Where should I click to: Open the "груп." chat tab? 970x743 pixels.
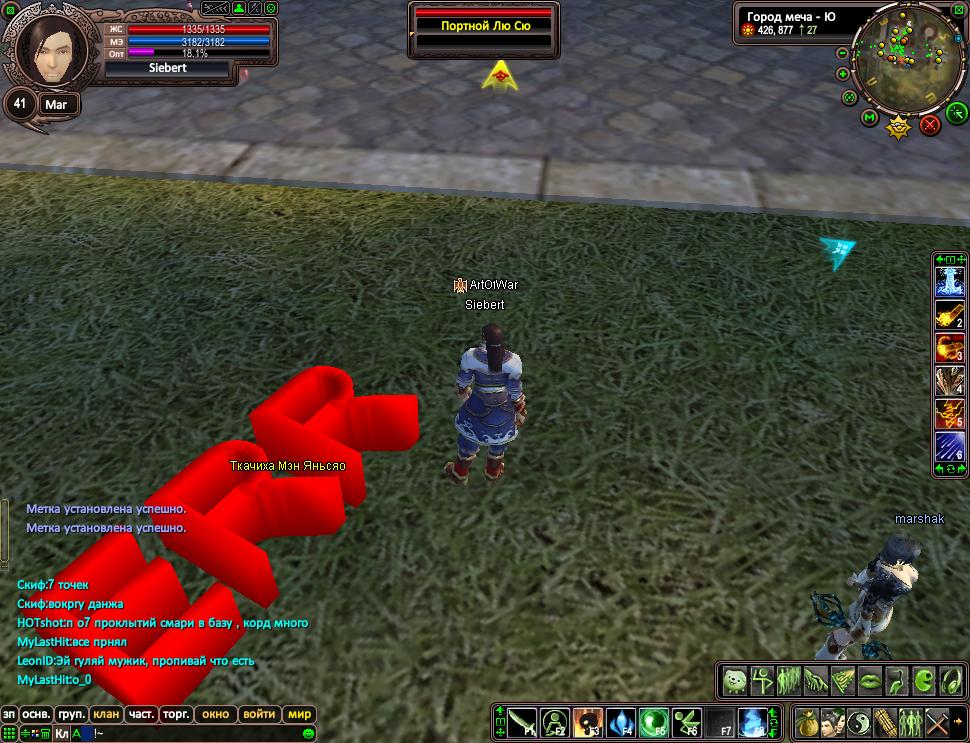69,714
